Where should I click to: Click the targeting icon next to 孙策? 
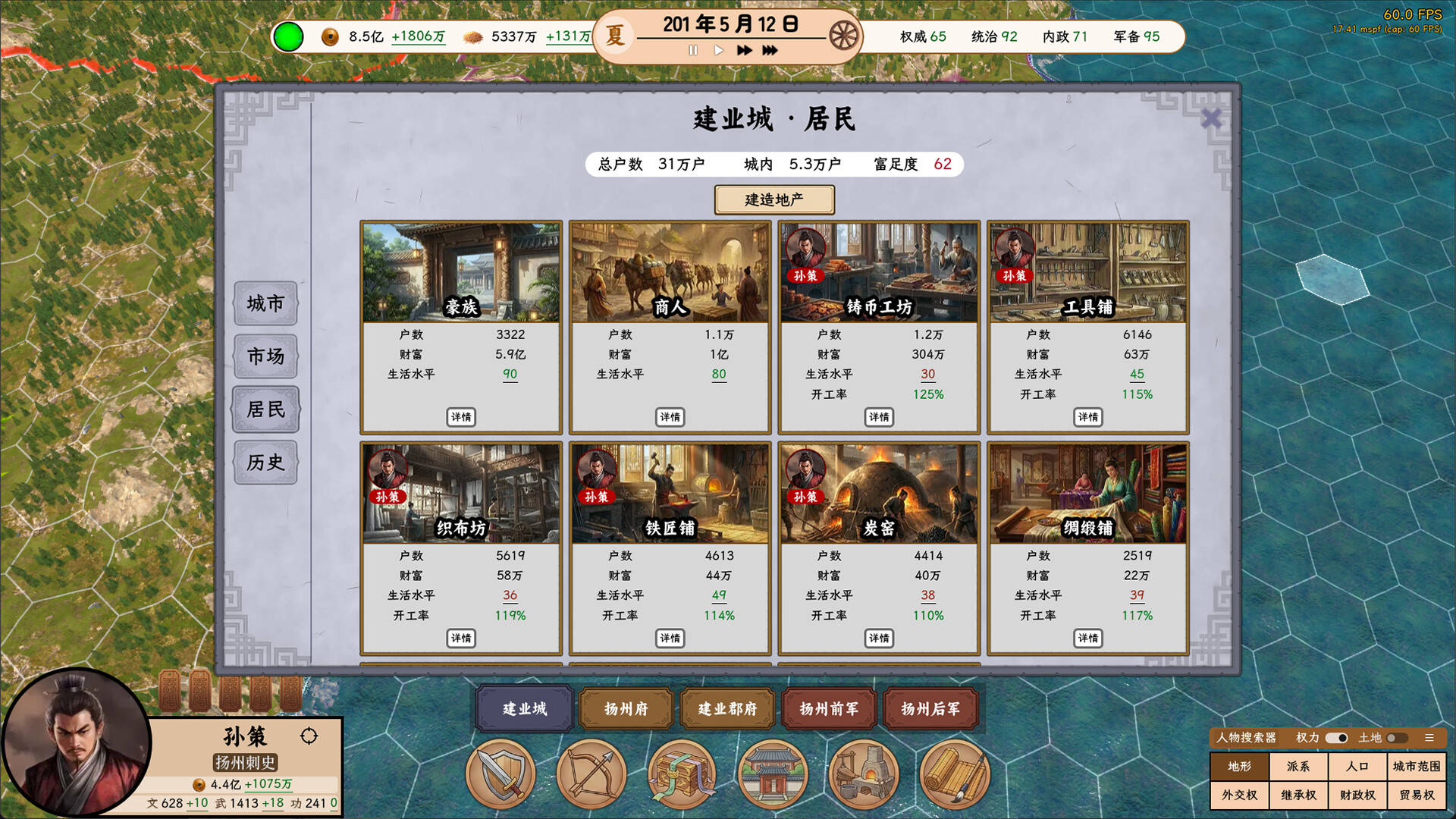point(309,736)
